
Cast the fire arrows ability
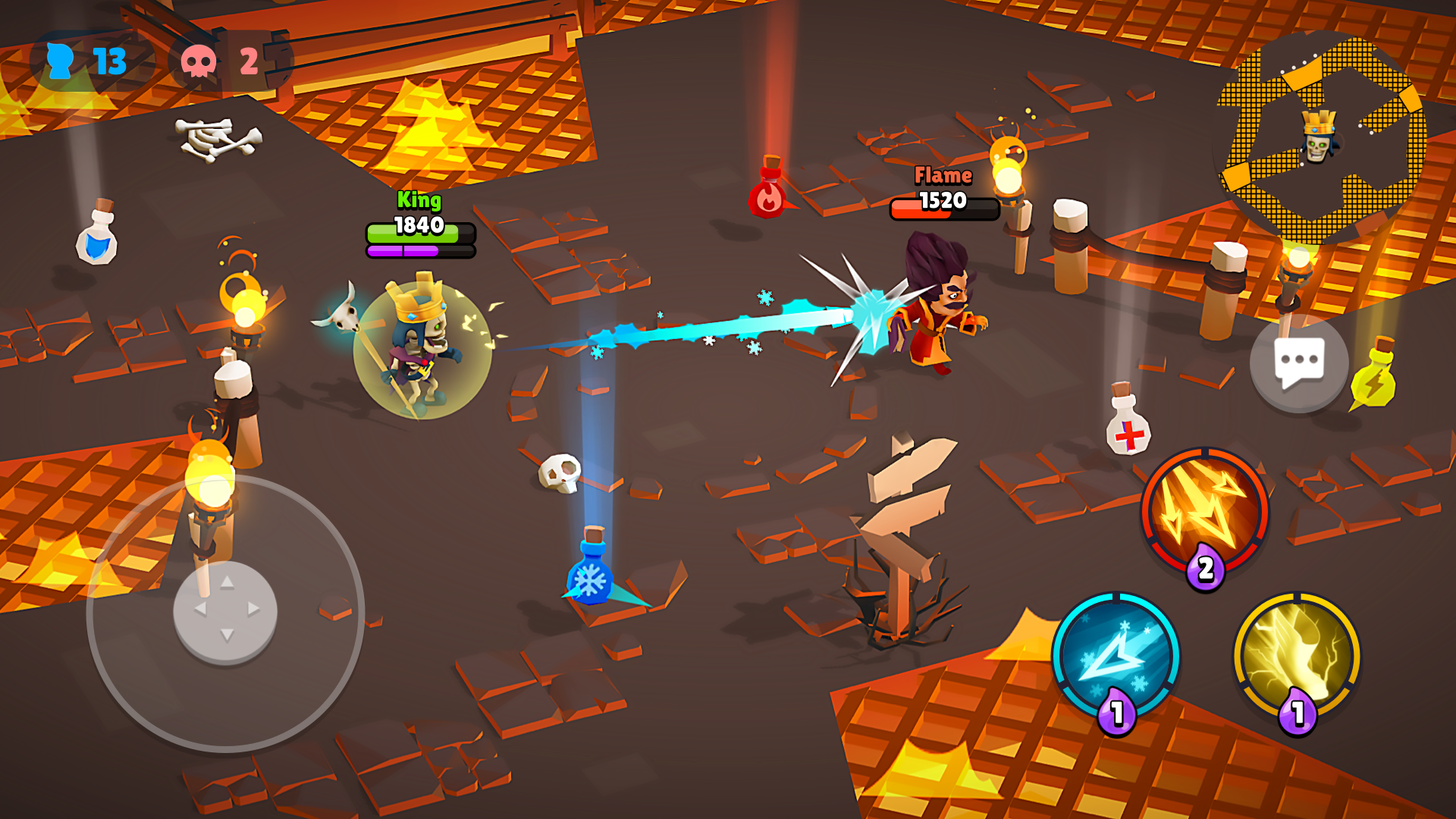[1204, 510]
